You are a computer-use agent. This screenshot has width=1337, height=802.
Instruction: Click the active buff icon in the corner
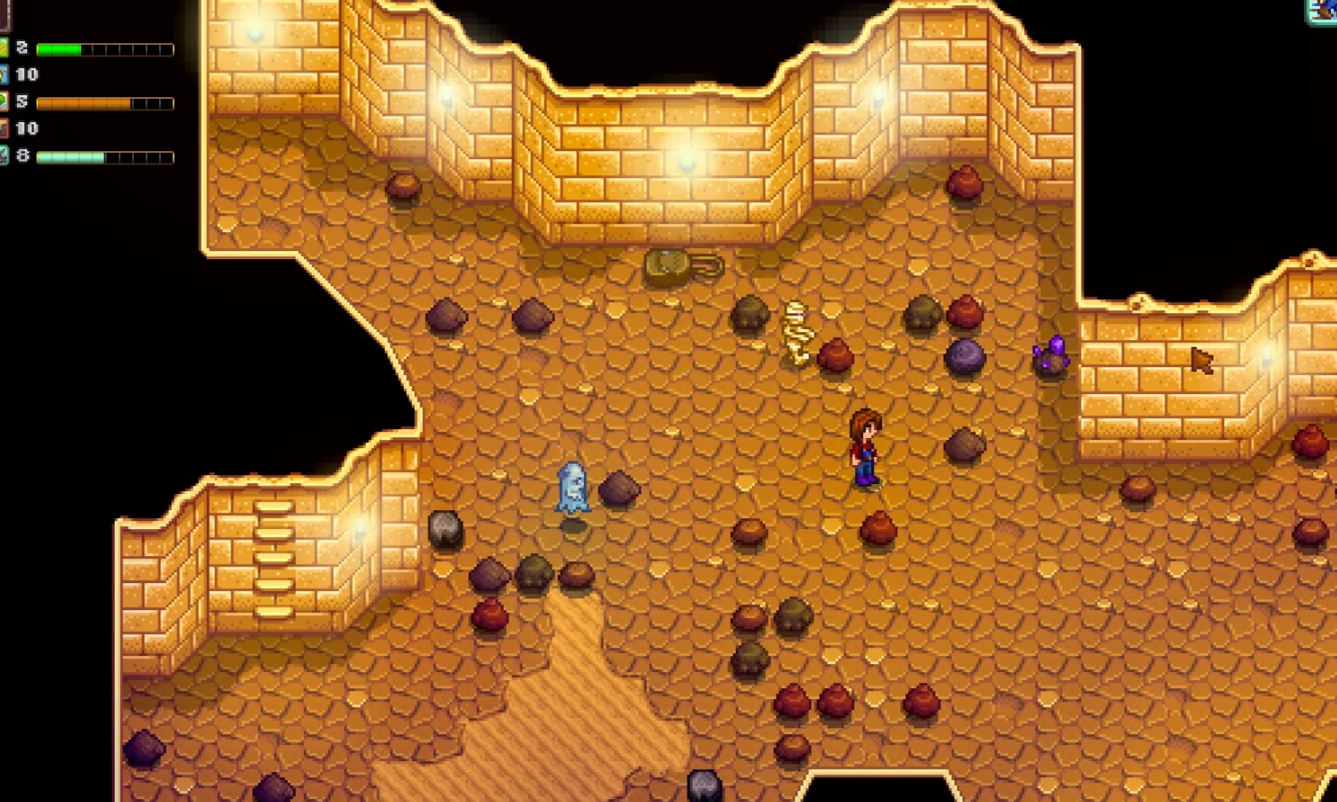tap(1325, 9)
